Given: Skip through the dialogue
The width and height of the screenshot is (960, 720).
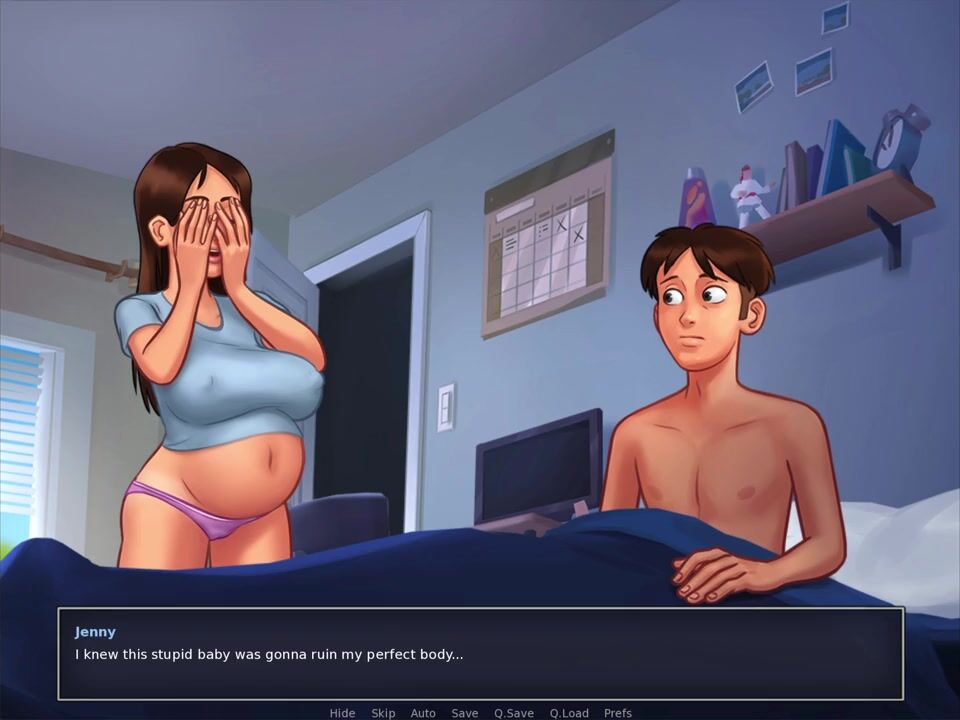Looking at the screenshot, I should pos(383,713).
